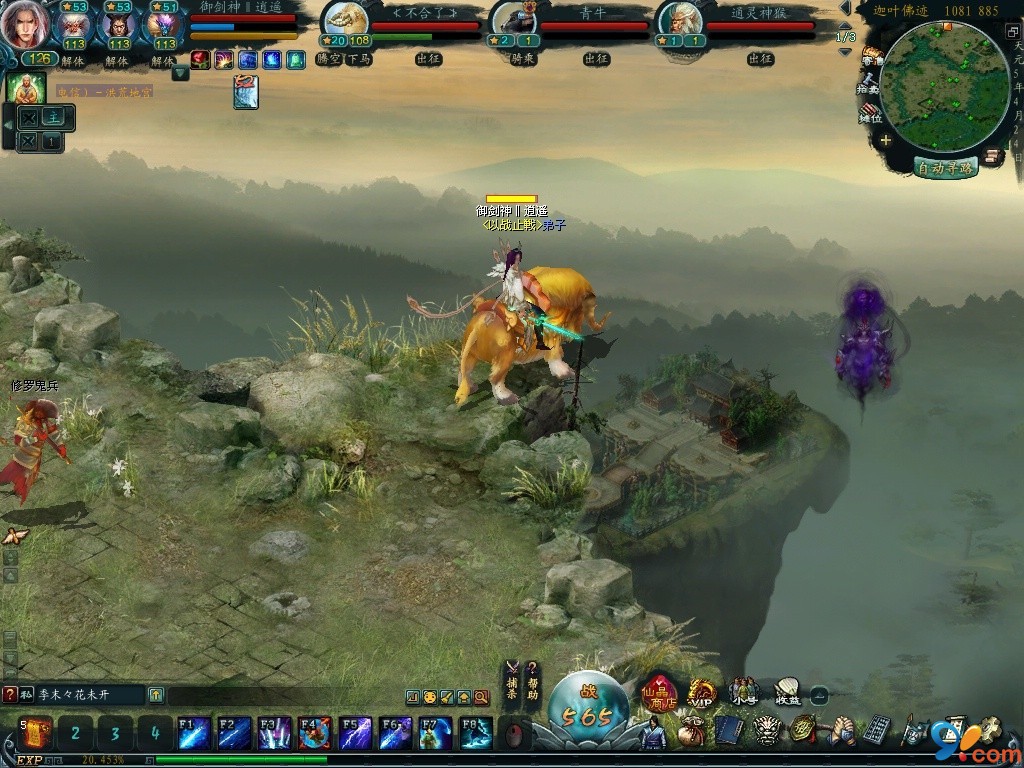Click the 捕杀 crossed-swords button

pos(511,679)
